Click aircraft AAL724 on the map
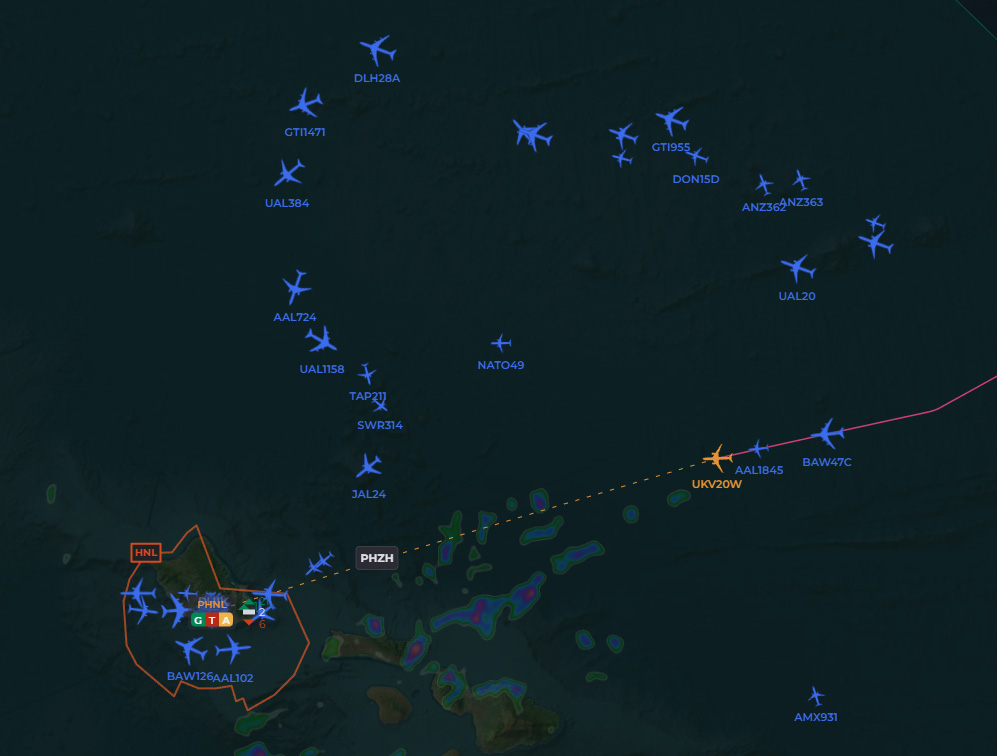Viewport: 997px width, 756px height. click(296, 287)
